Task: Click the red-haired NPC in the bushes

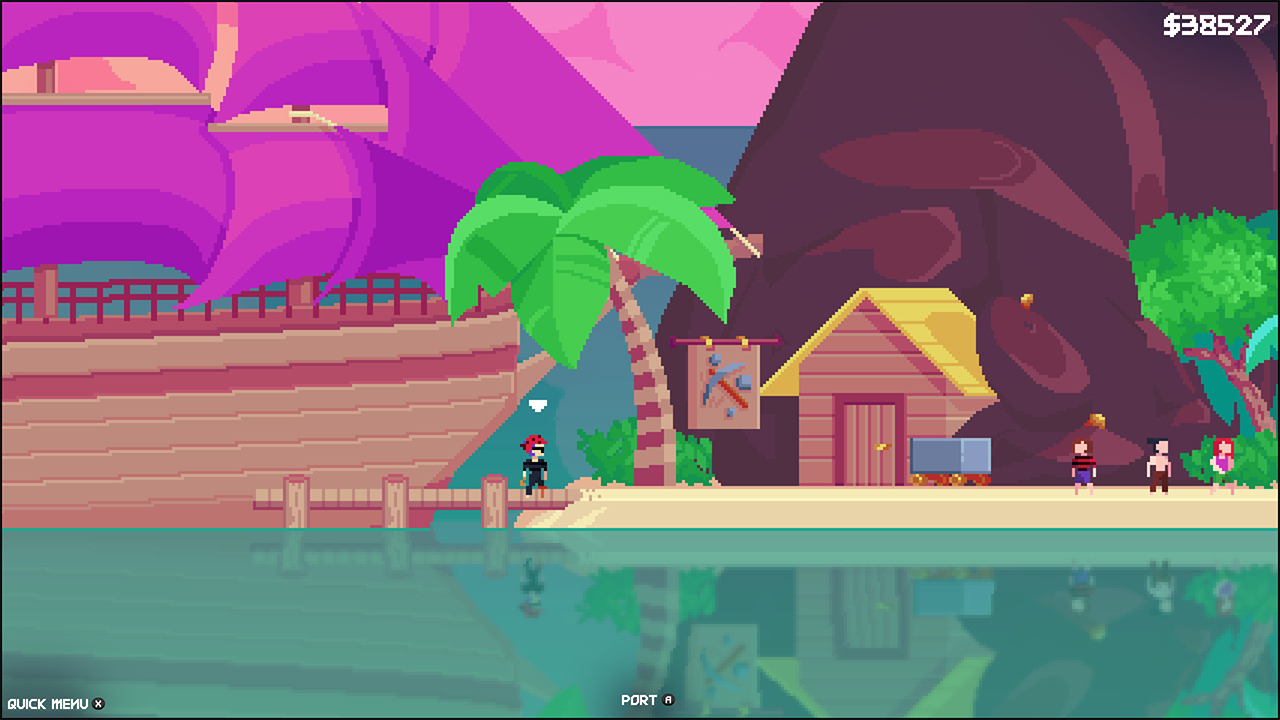Action: tap(1225, 458)
